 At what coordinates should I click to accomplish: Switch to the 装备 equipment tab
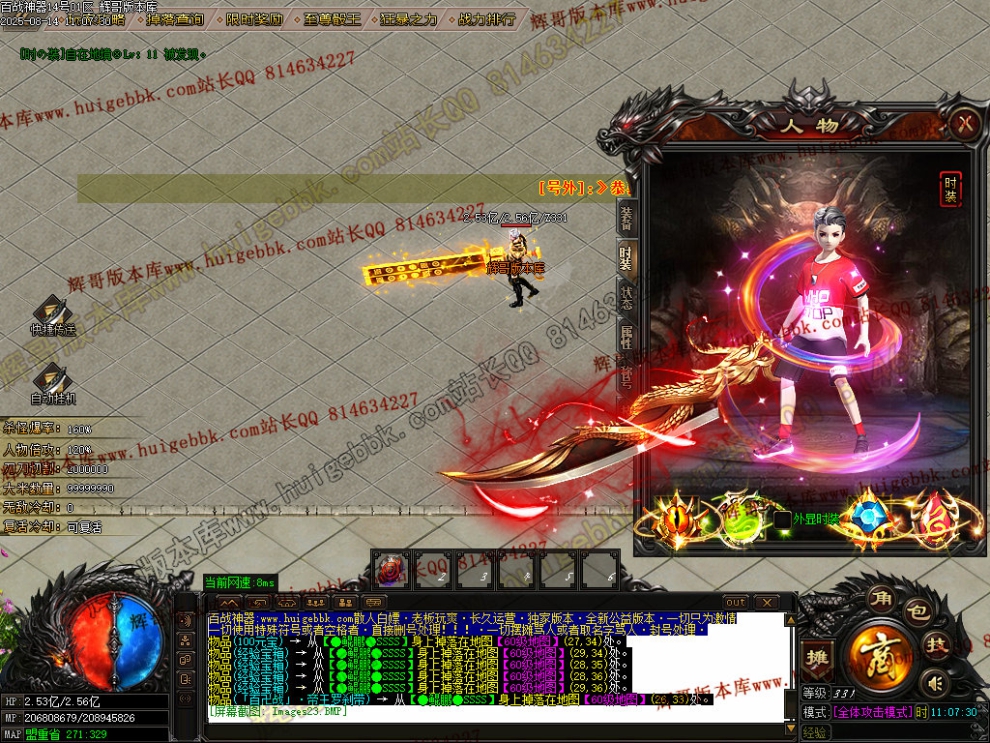coord(626,215)
